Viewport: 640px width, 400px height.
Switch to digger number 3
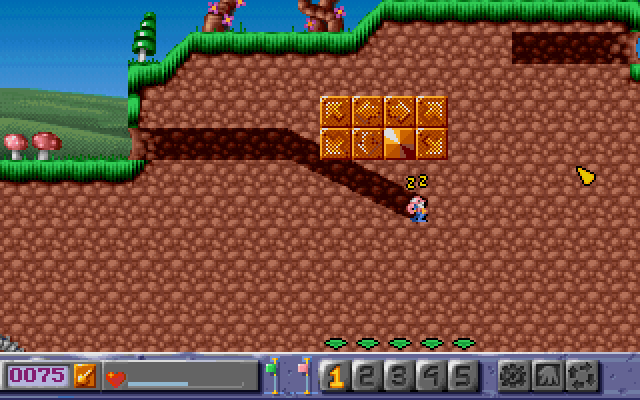(x=399, y=376)
